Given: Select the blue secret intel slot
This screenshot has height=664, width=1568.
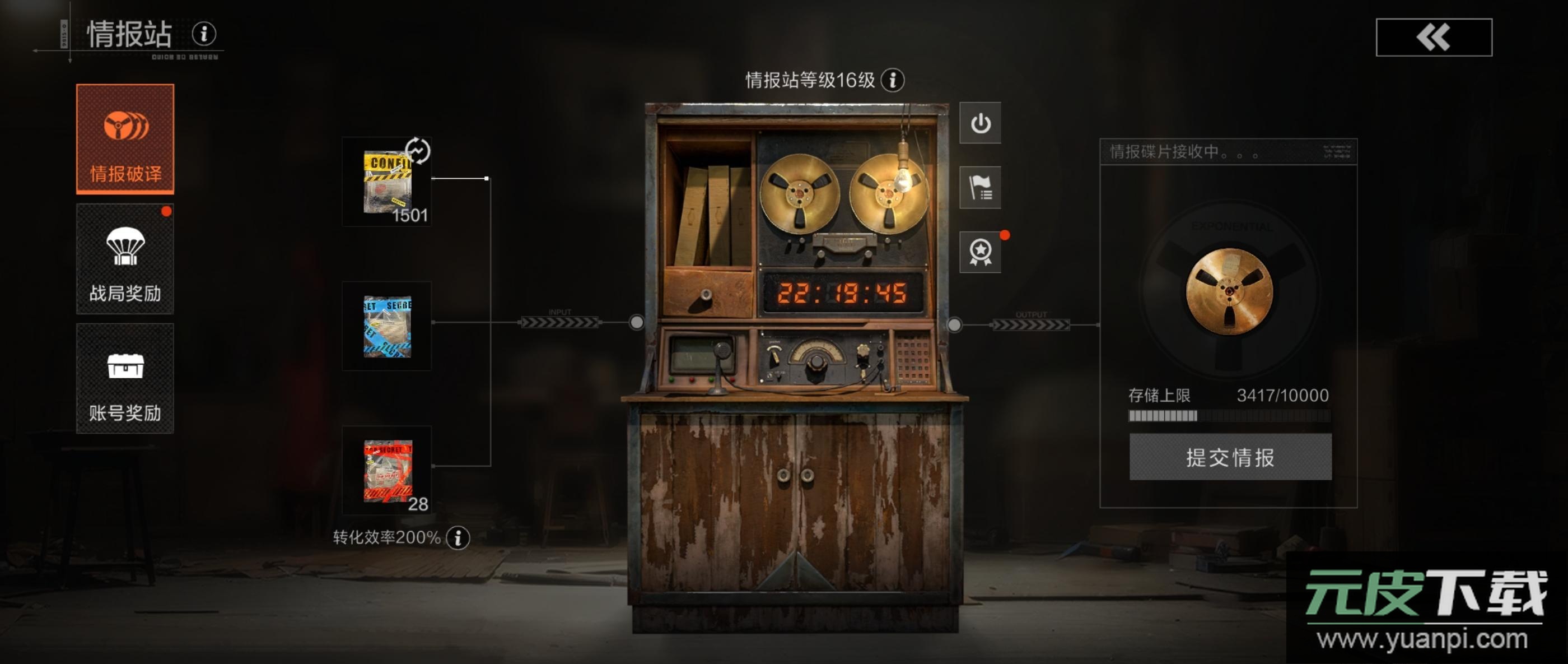Looking at the screenshot, I should coord(387,327).
